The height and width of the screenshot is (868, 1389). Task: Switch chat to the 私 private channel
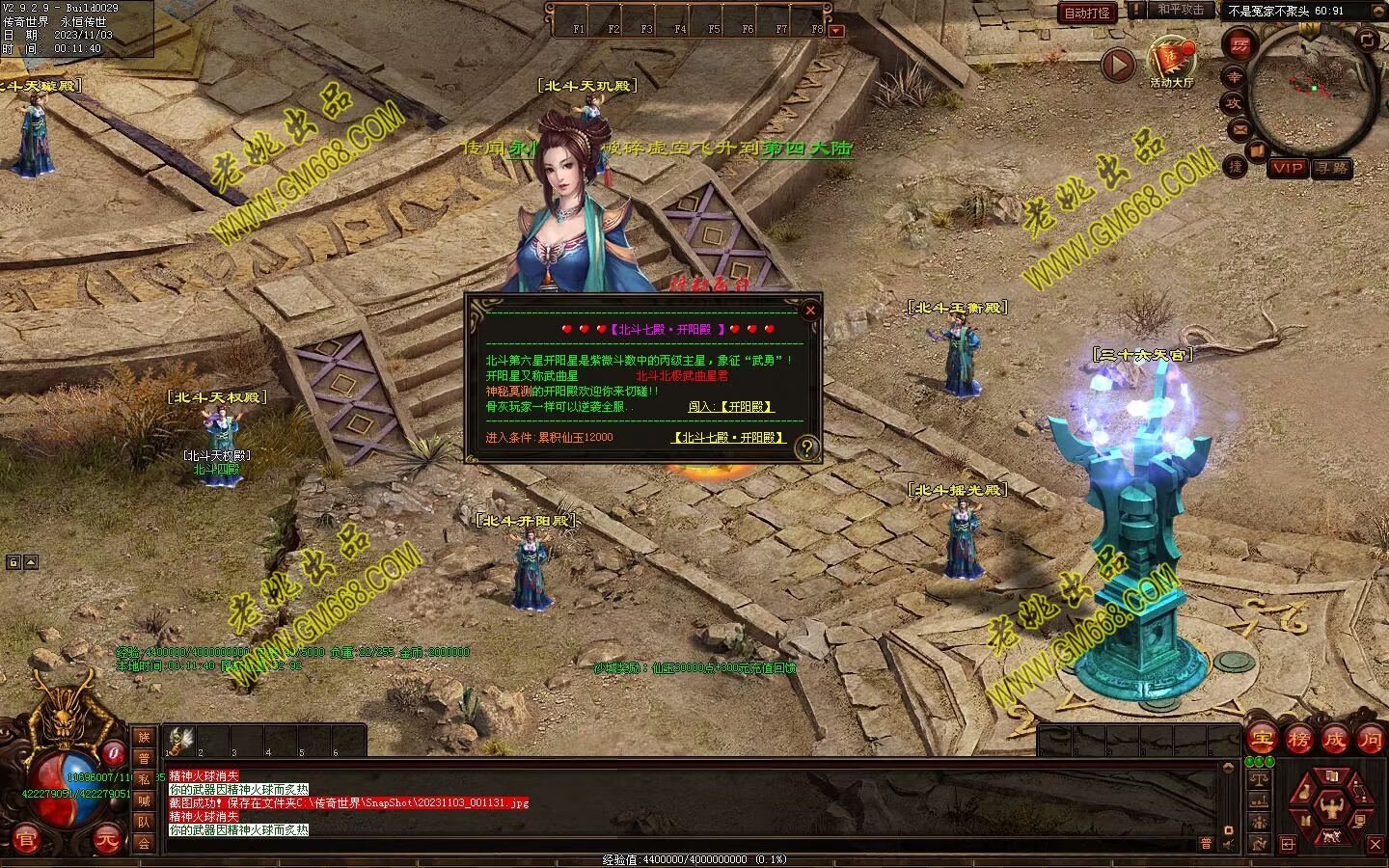144,779
